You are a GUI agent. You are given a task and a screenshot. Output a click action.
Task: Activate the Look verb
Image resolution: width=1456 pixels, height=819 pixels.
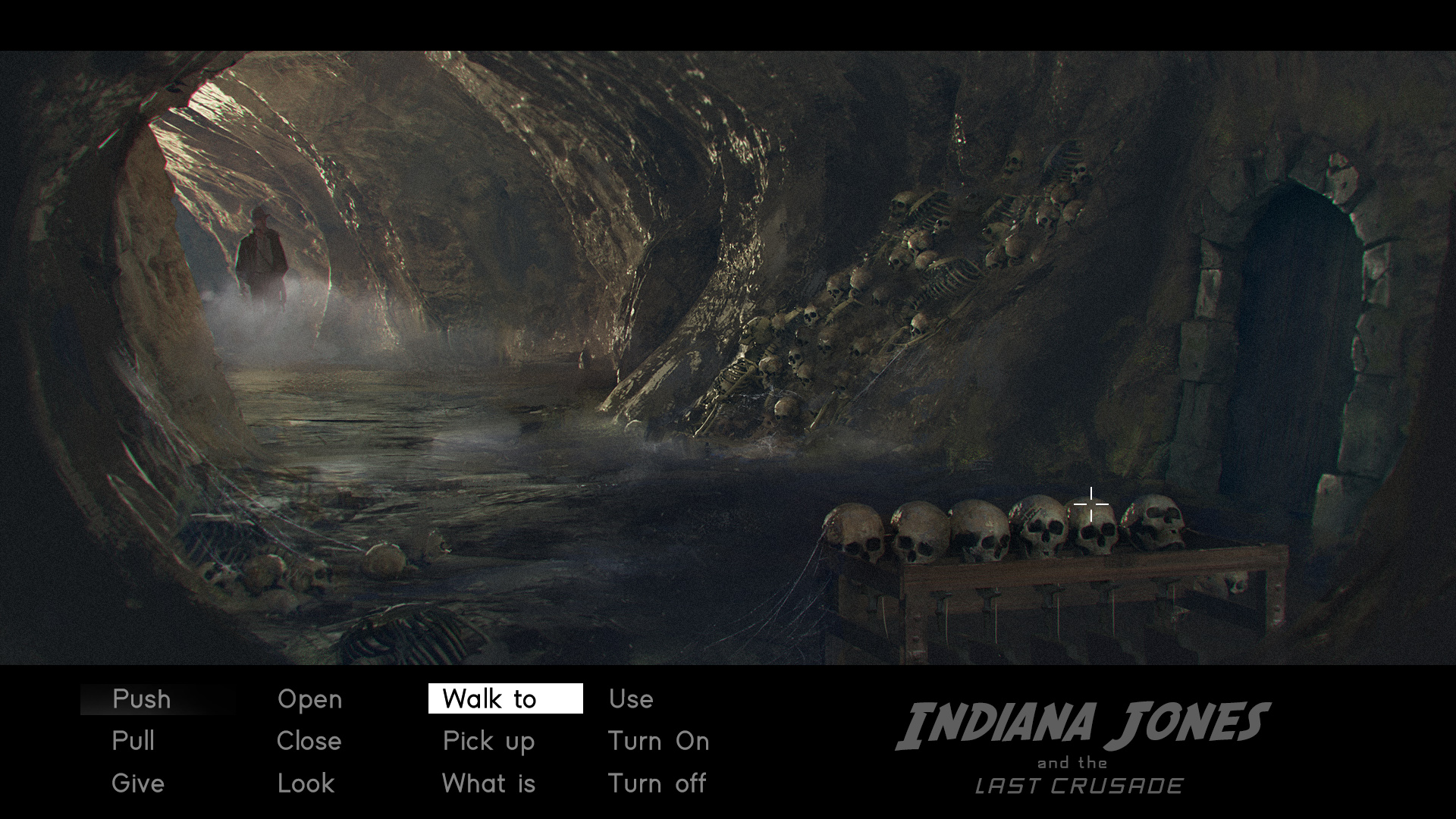click(x=306, y=783)
